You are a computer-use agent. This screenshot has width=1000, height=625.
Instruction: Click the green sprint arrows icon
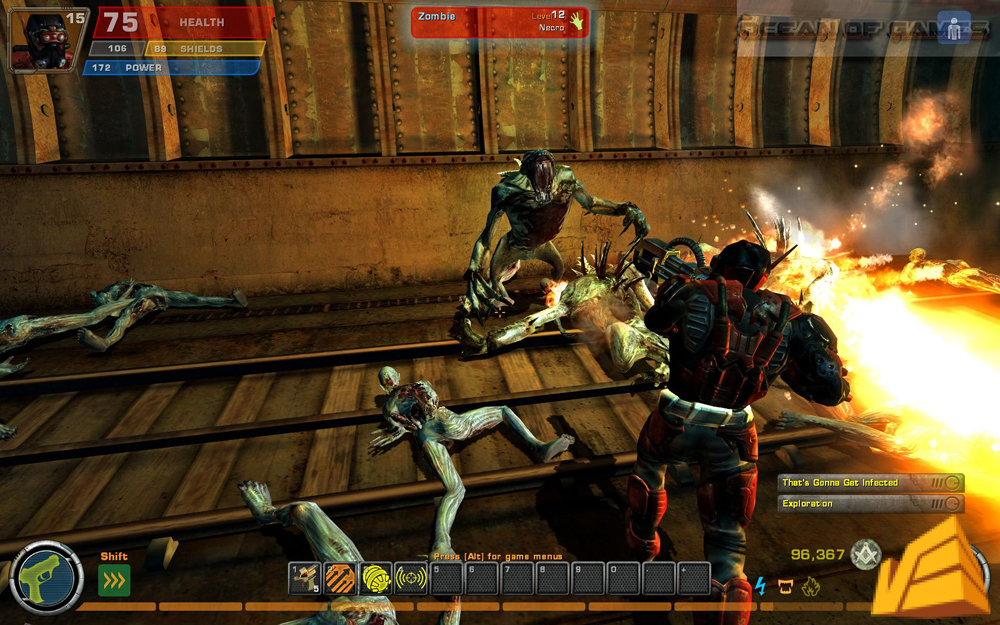[x=114, y=580]
